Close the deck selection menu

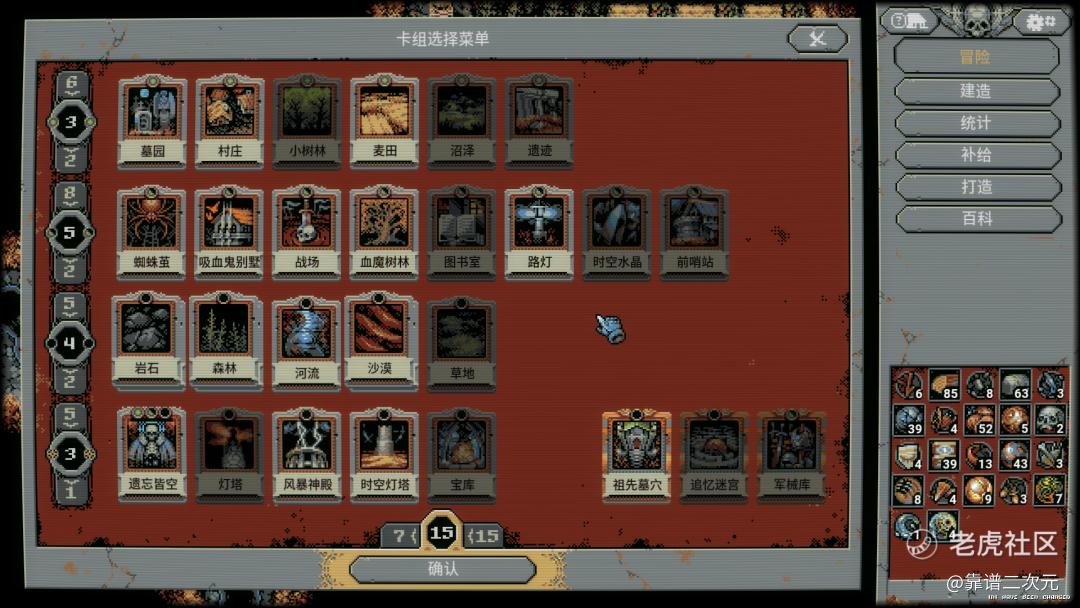817,39
